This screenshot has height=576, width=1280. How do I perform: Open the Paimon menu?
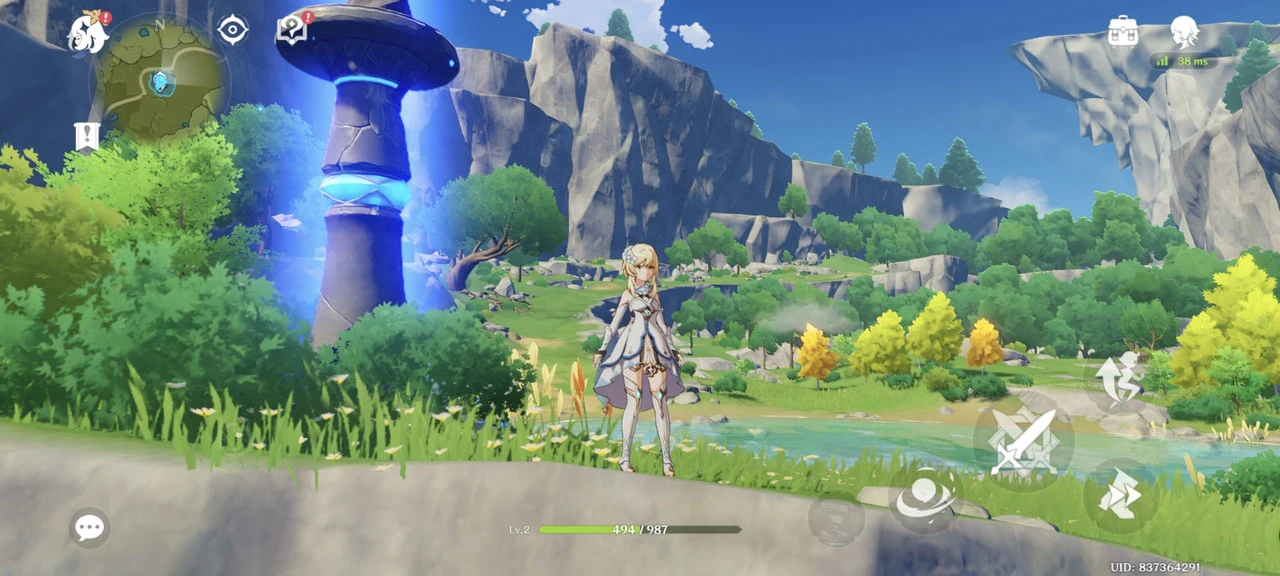[x=88, y=33]
